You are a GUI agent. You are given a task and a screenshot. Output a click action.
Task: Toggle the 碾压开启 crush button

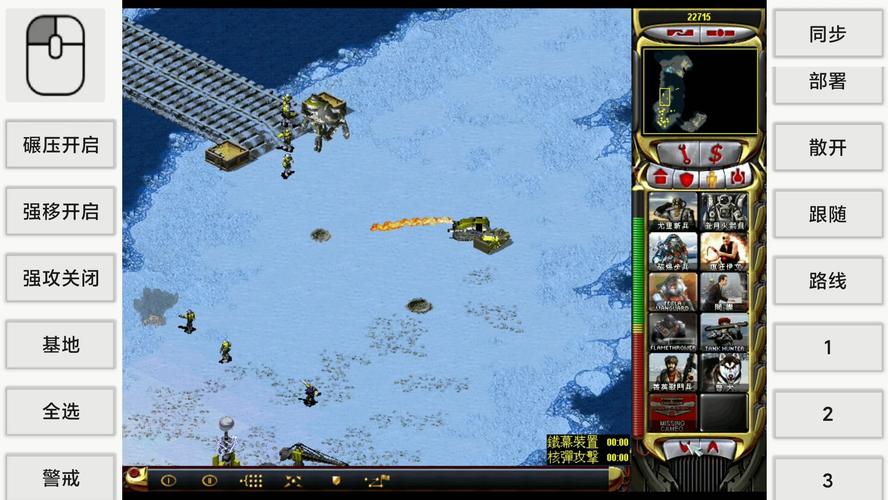coord(61,145)
